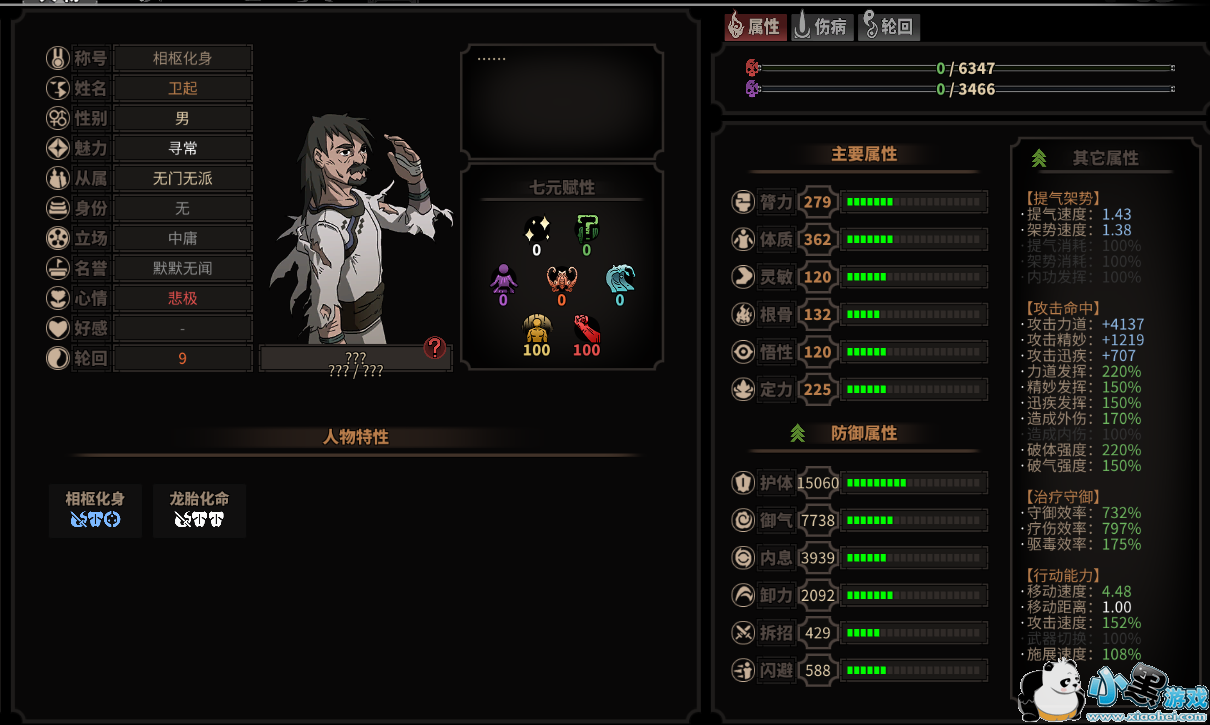Viewport: 1210px width, 725px height.
Task: Select the 龙胎化命 character trait
Action: (x=199, y=509)
